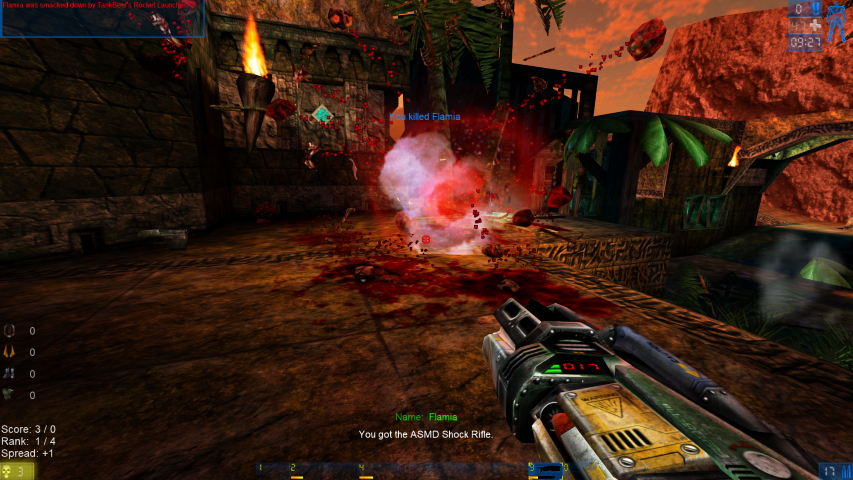Click the white health cross icon
Image resolution: width=853 pixels, height=480 pixels.
click(x=815, y=25)
